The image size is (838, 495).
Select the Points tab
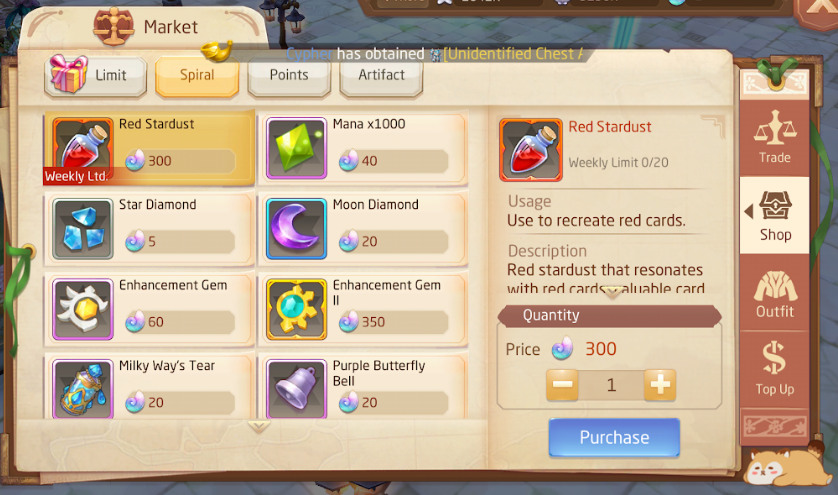(x=289, y=75)
